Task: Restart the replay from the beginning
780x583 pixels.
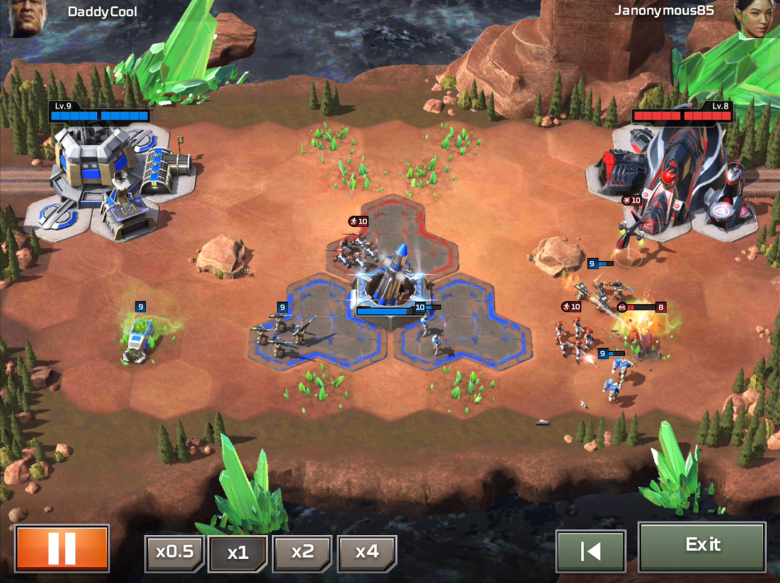Action: tap(590, 551)
